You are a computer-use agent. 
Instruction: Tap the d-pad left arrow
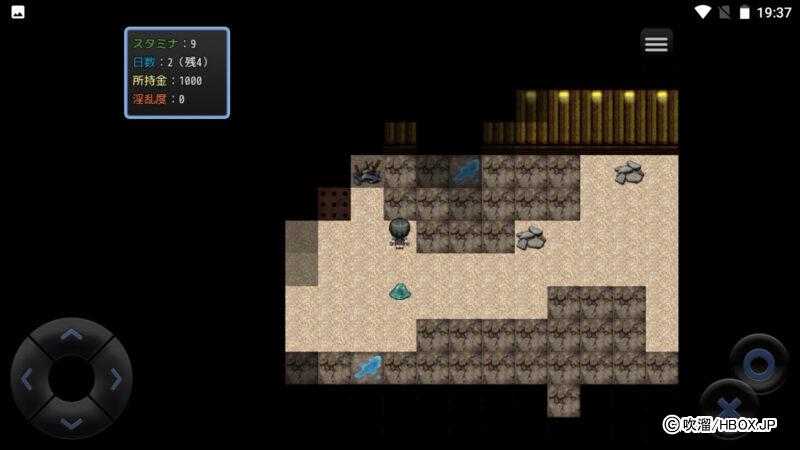(27, 379)
